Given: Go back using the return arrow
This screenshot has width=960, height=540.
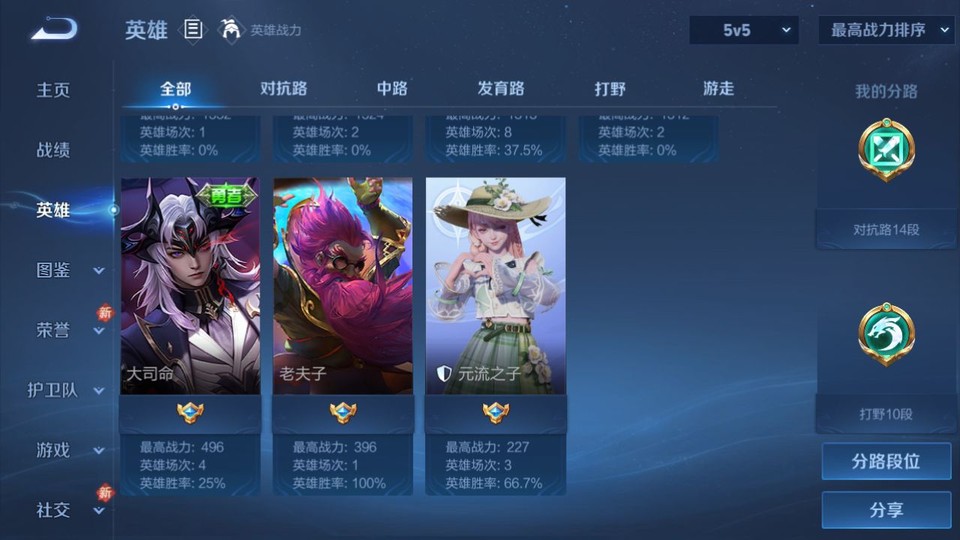Looking at the screenshot, I should pyautogui.click(x=54, y=29).
